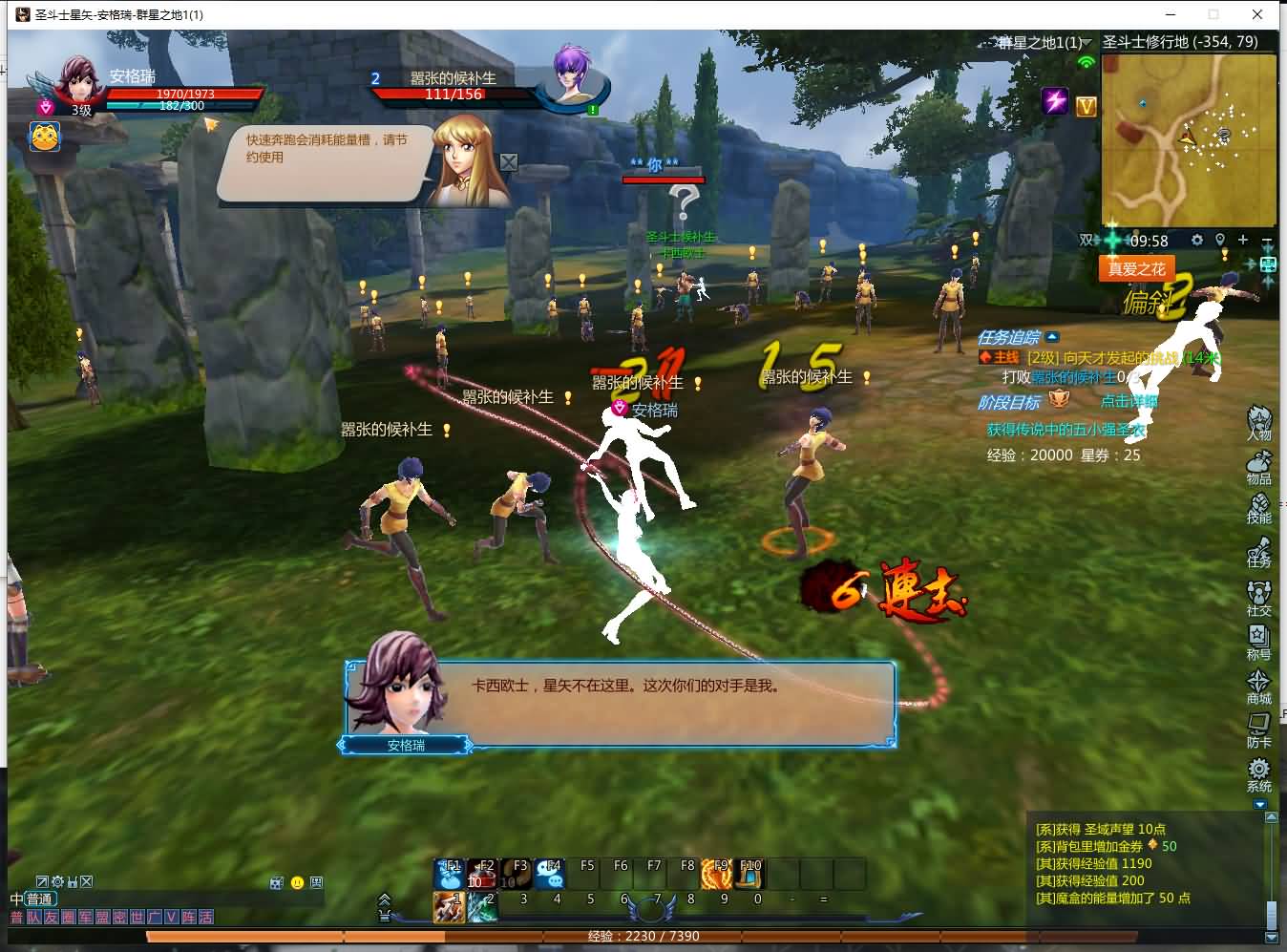
Task: Collapse the 任务追踪 quest tracker
Action: click(x=1052, y=337)
